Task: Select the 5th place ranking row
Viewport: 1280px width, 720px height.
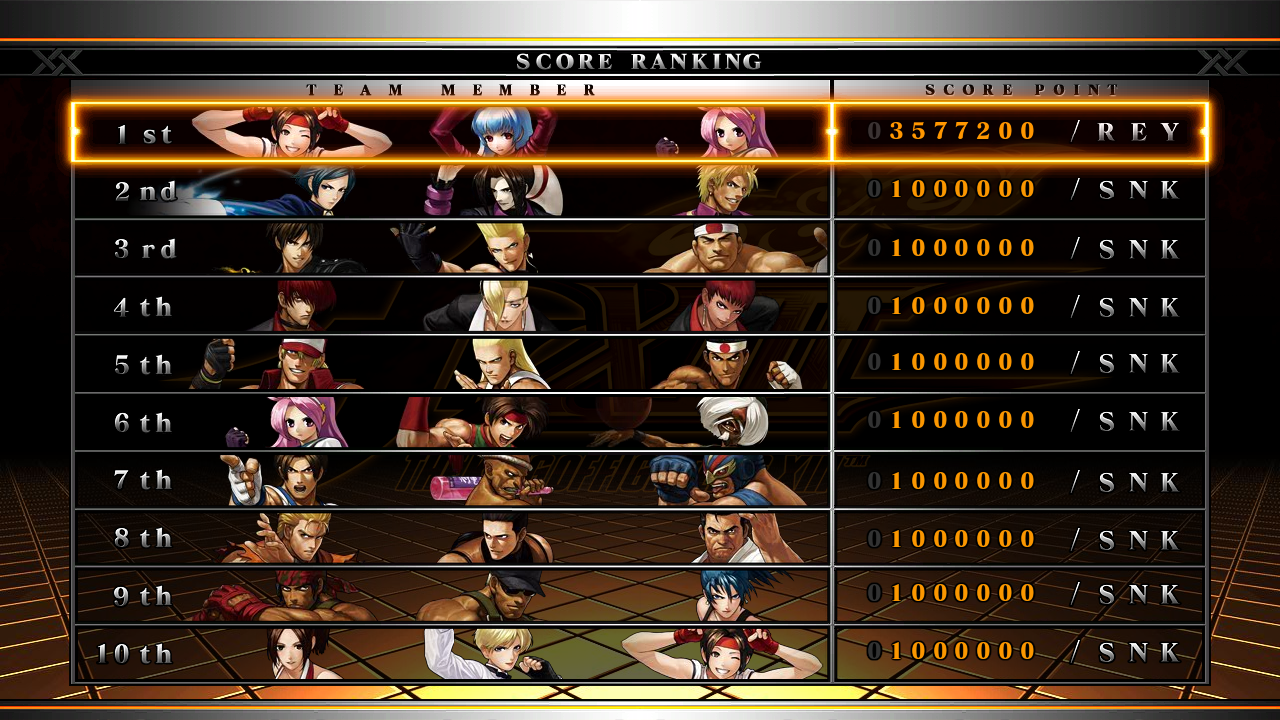Action: (640, 364)
